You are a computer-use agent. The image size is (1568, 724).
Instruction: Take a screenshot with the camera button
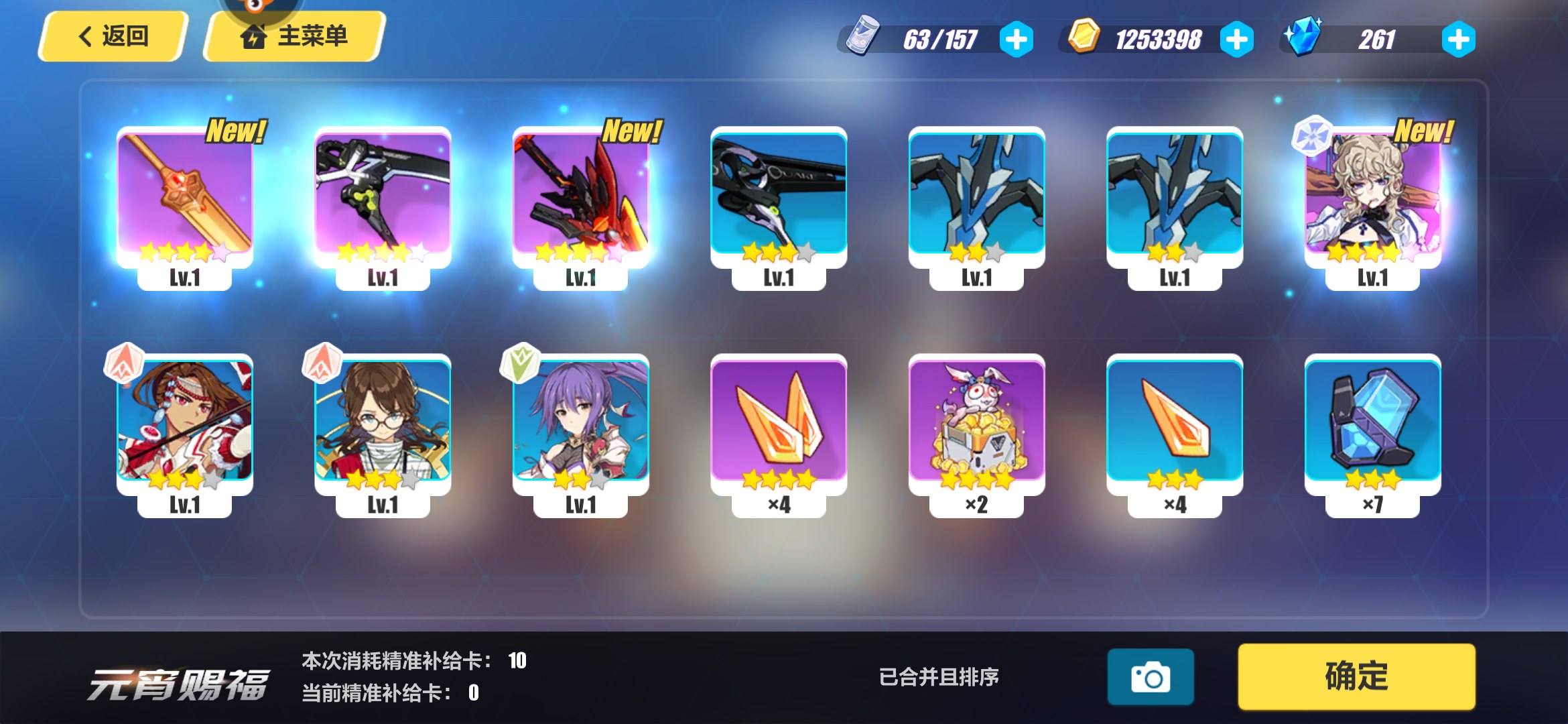tap(1150, 677)
